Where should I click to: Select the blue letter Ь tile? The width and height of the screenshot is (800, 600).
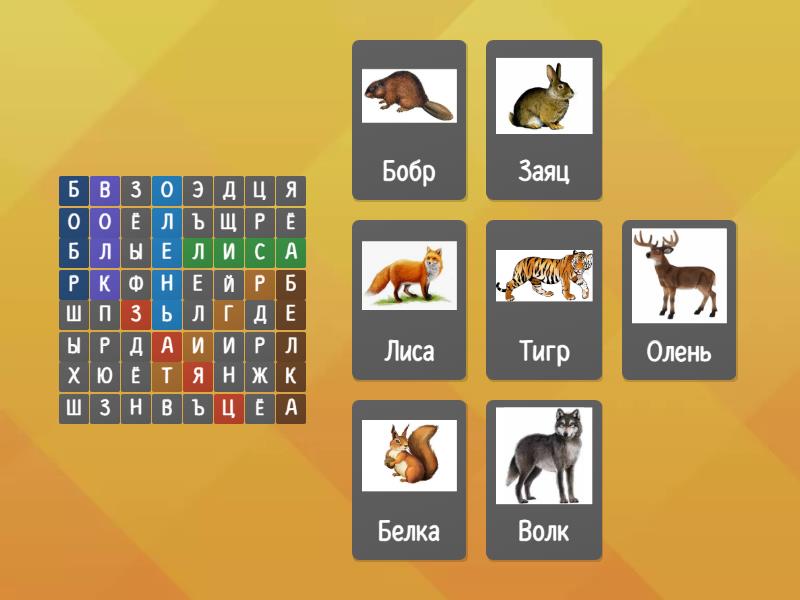pyautogui.click(x=167, y=315)
